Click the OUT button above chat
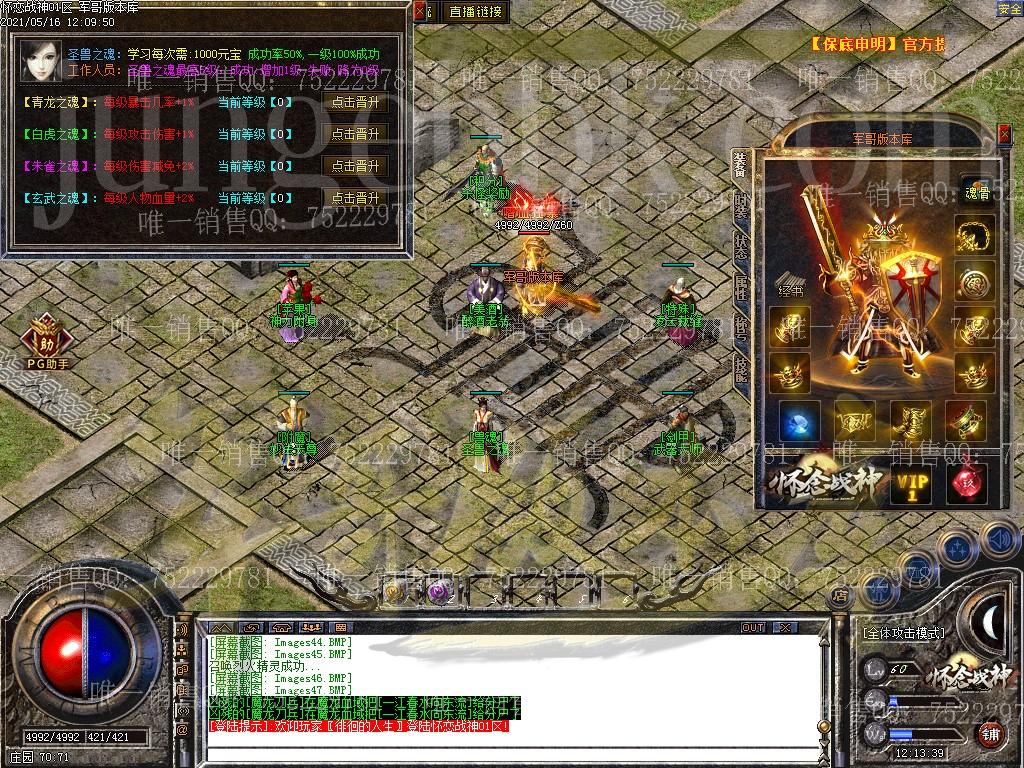 (753, 627)
